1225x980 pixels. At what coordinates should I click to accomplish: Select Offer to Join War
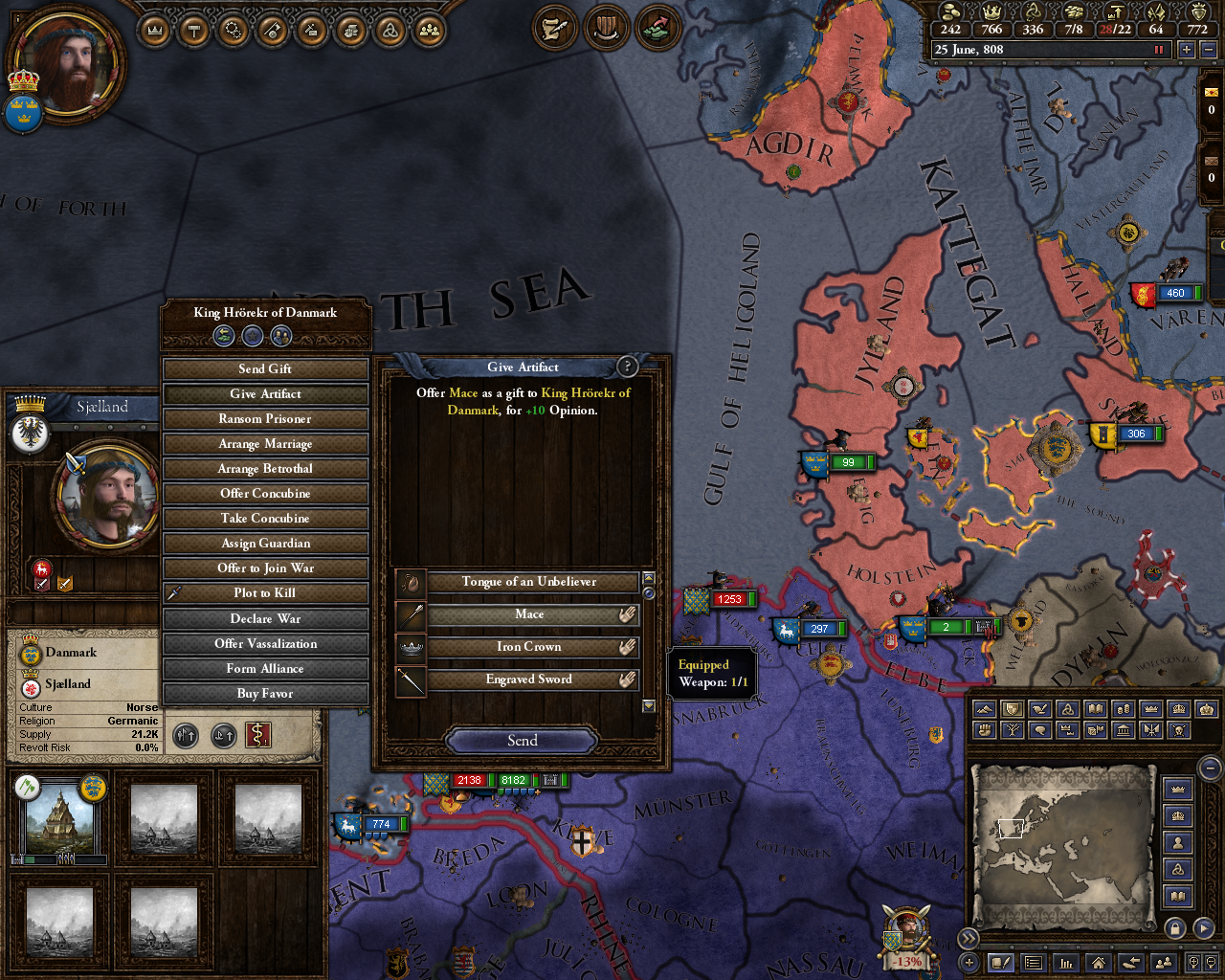coord(265,568)
